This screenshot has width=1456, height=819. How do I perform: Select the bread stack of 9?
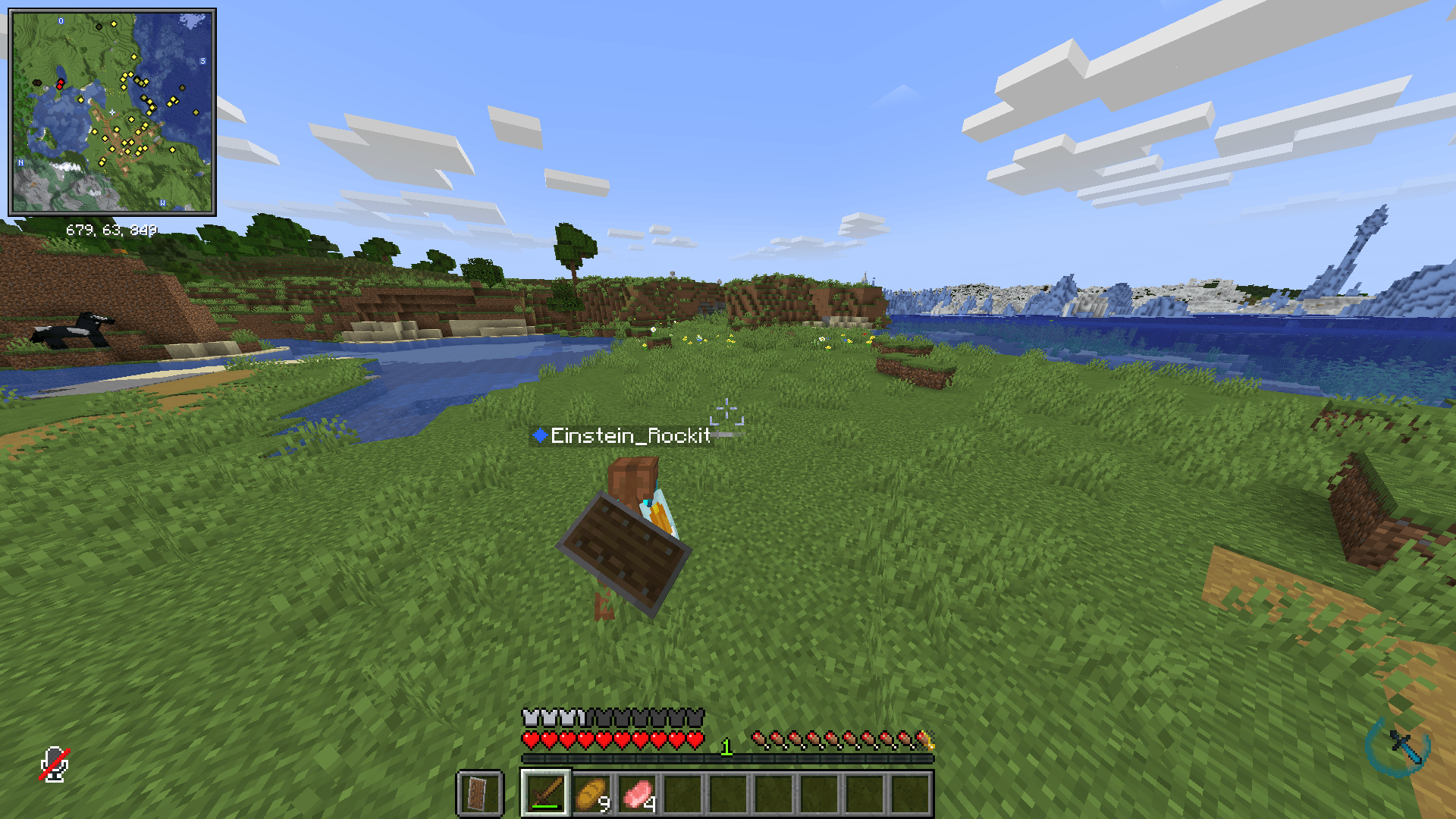pos(591,792)
